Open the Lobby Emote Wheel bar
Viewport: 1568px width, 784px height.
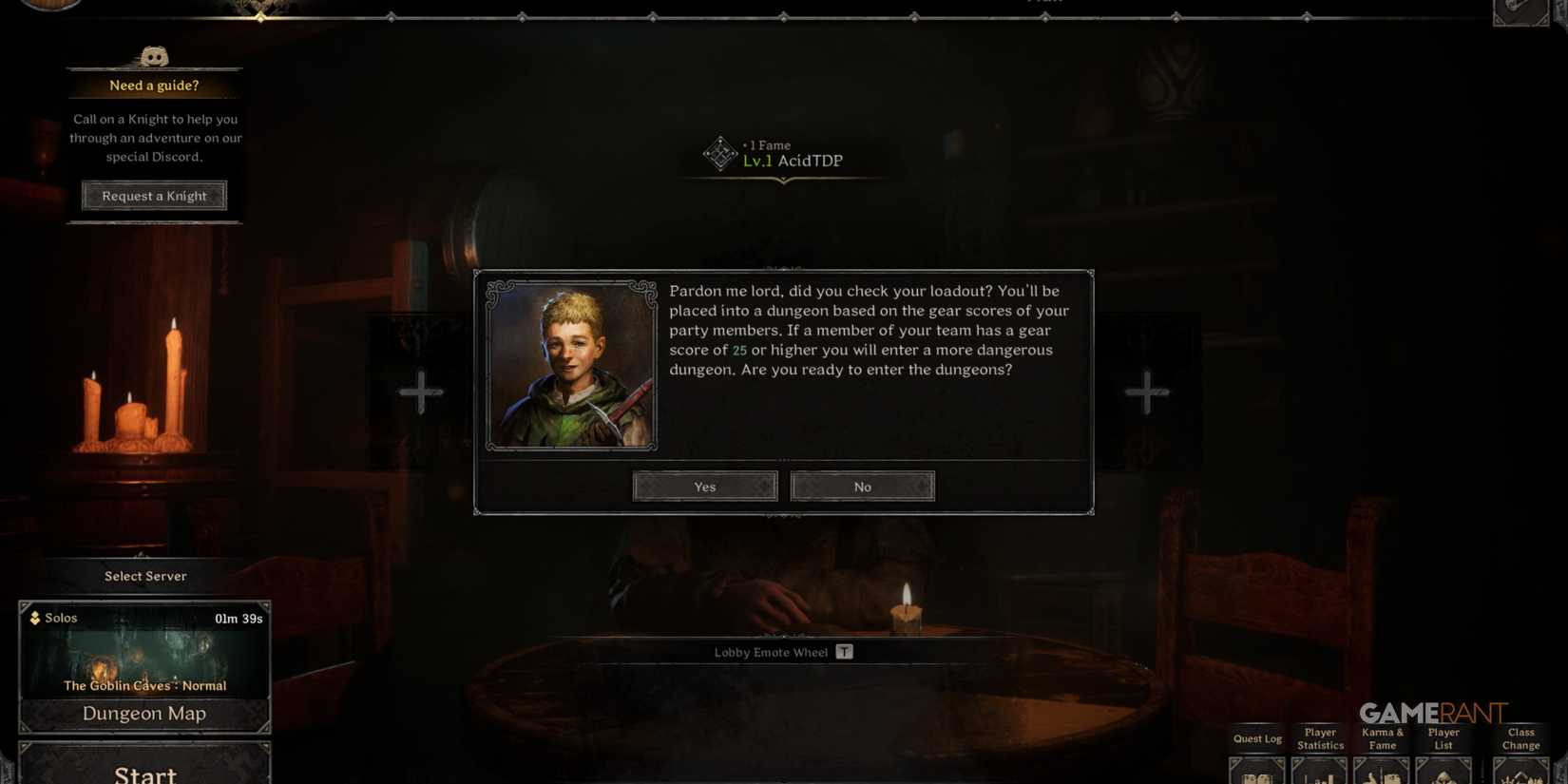pyautogui.click(x=784, y=652)
